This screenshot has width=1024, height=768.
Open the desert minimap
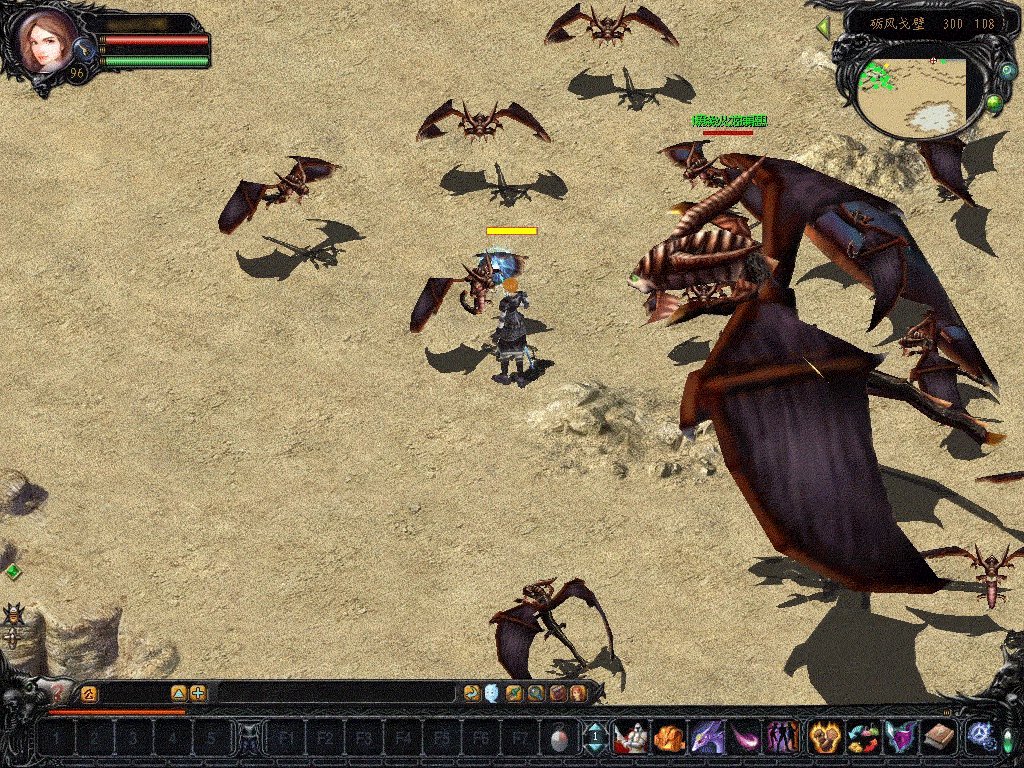tap(918, 96)
